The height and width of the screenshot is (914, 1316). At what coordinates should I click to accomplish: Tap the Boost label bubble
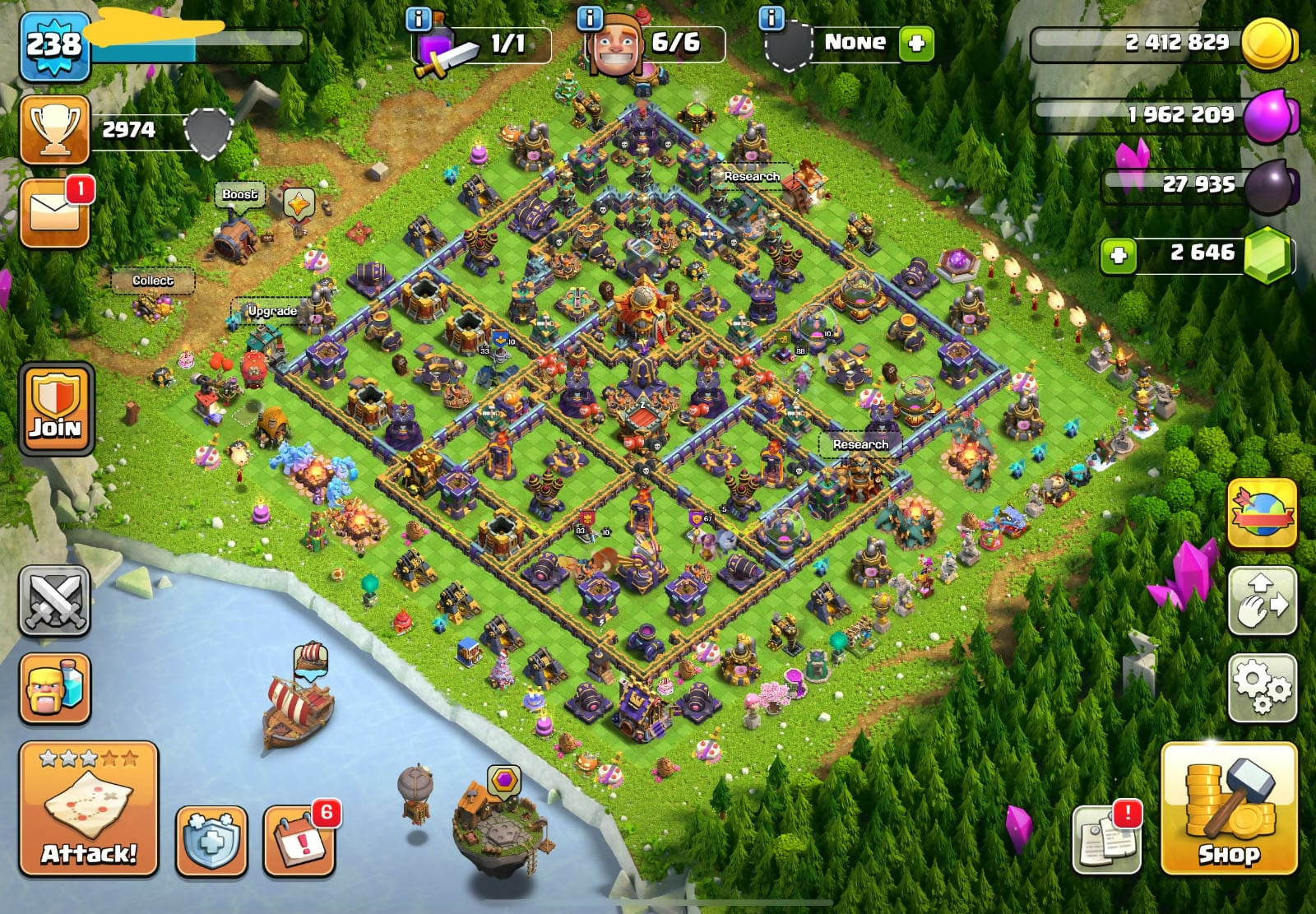[x=239, y=195]
